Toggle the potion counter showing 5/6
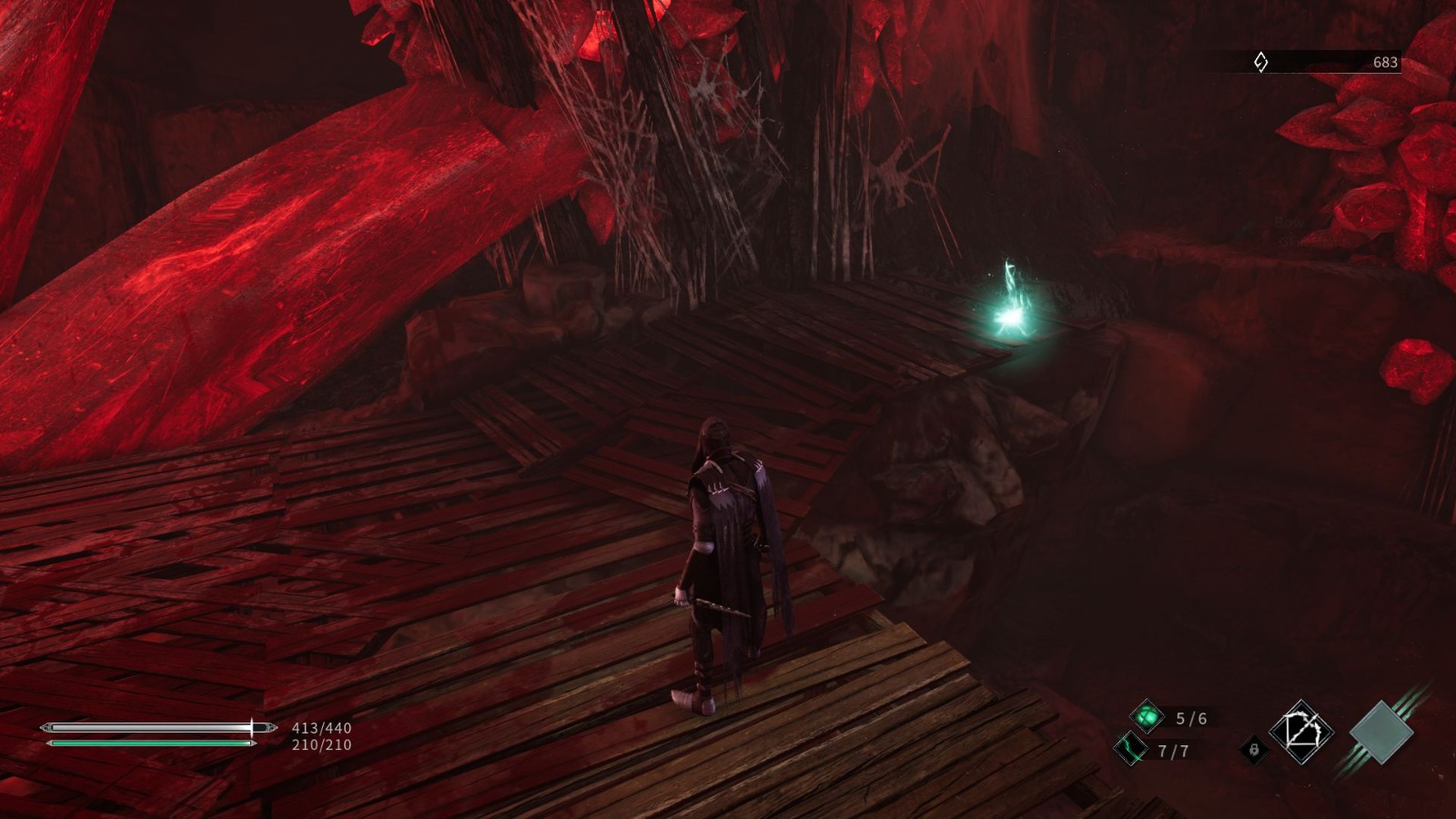Image resolution: width=1456 pixels, height=819 pixels. pyautogui.click(x=1190, y=717)
